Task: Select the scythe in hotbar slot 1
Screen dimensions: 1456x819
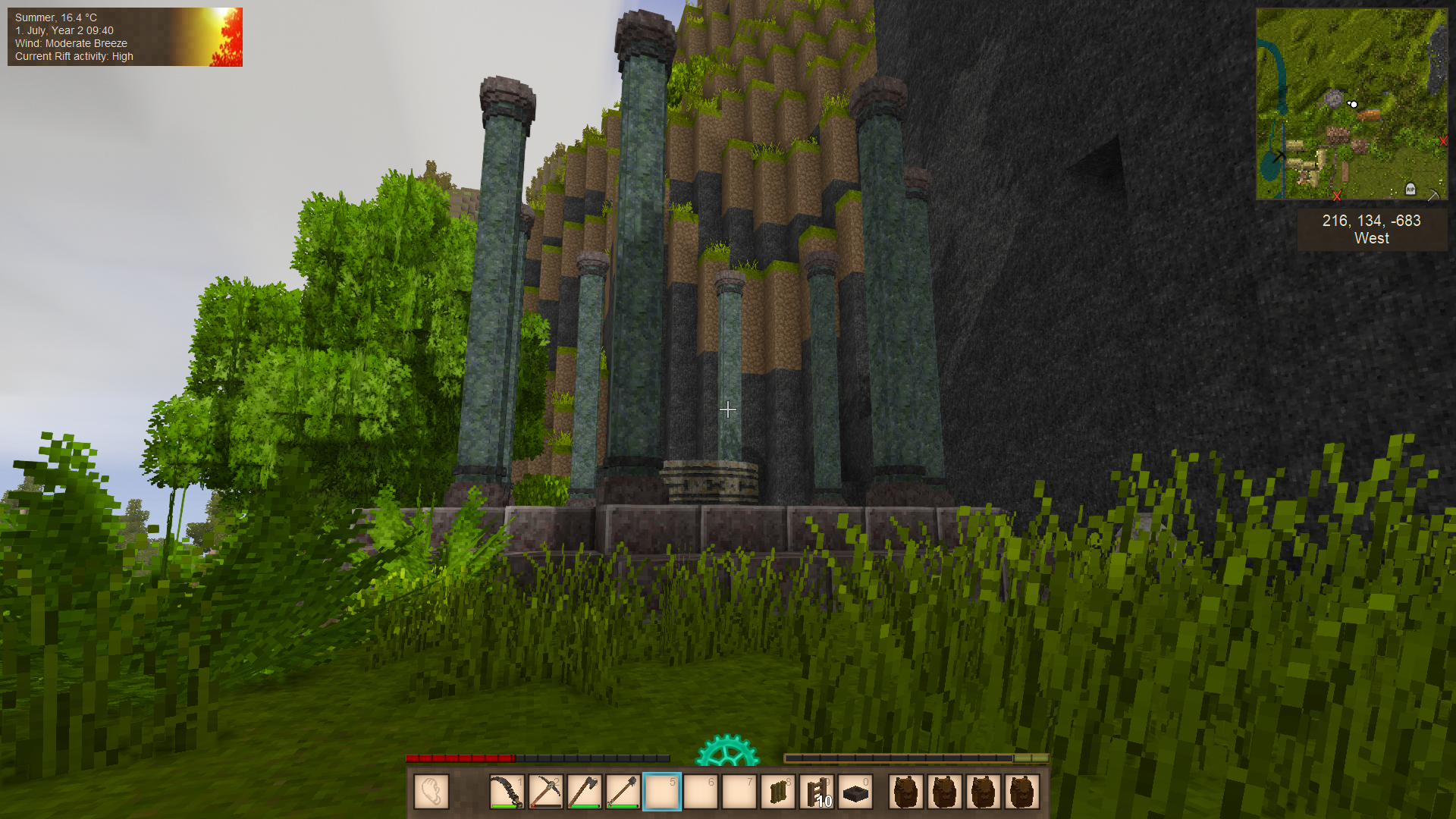Action: click(507, 792)
